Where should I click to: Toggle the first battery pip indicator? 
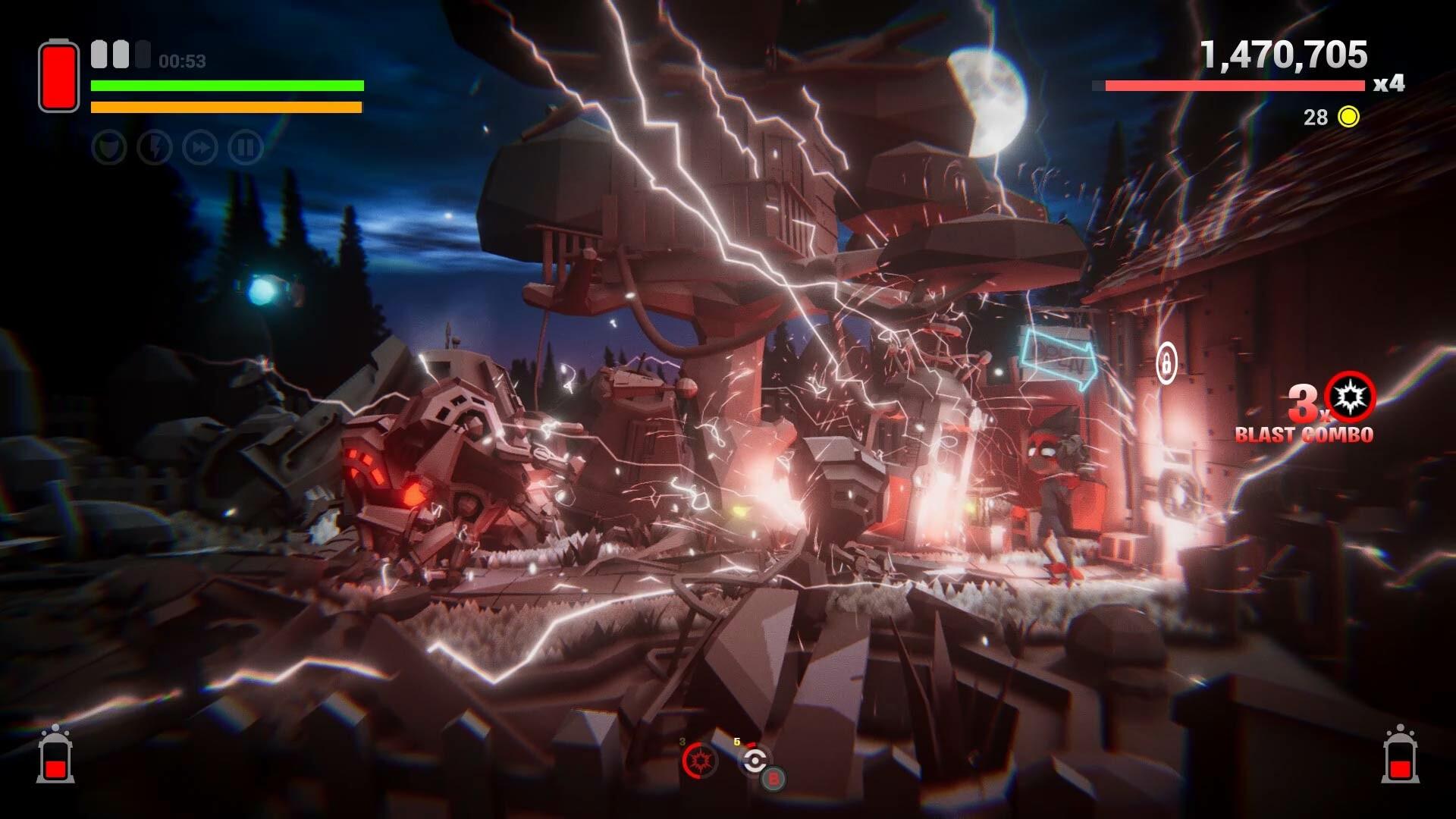[97, 52]
